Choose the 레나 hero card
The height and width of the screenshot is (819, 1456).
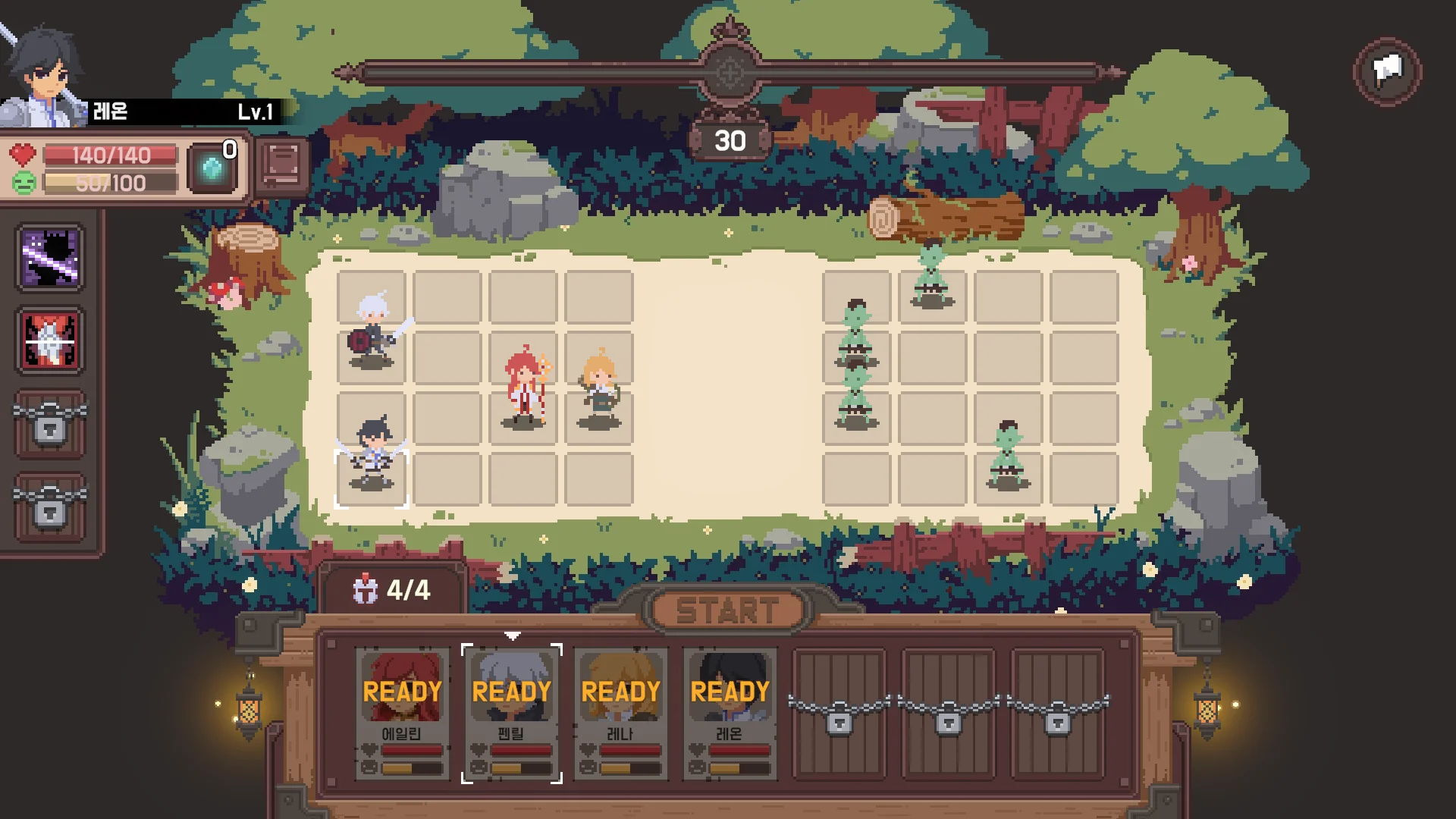620,713
